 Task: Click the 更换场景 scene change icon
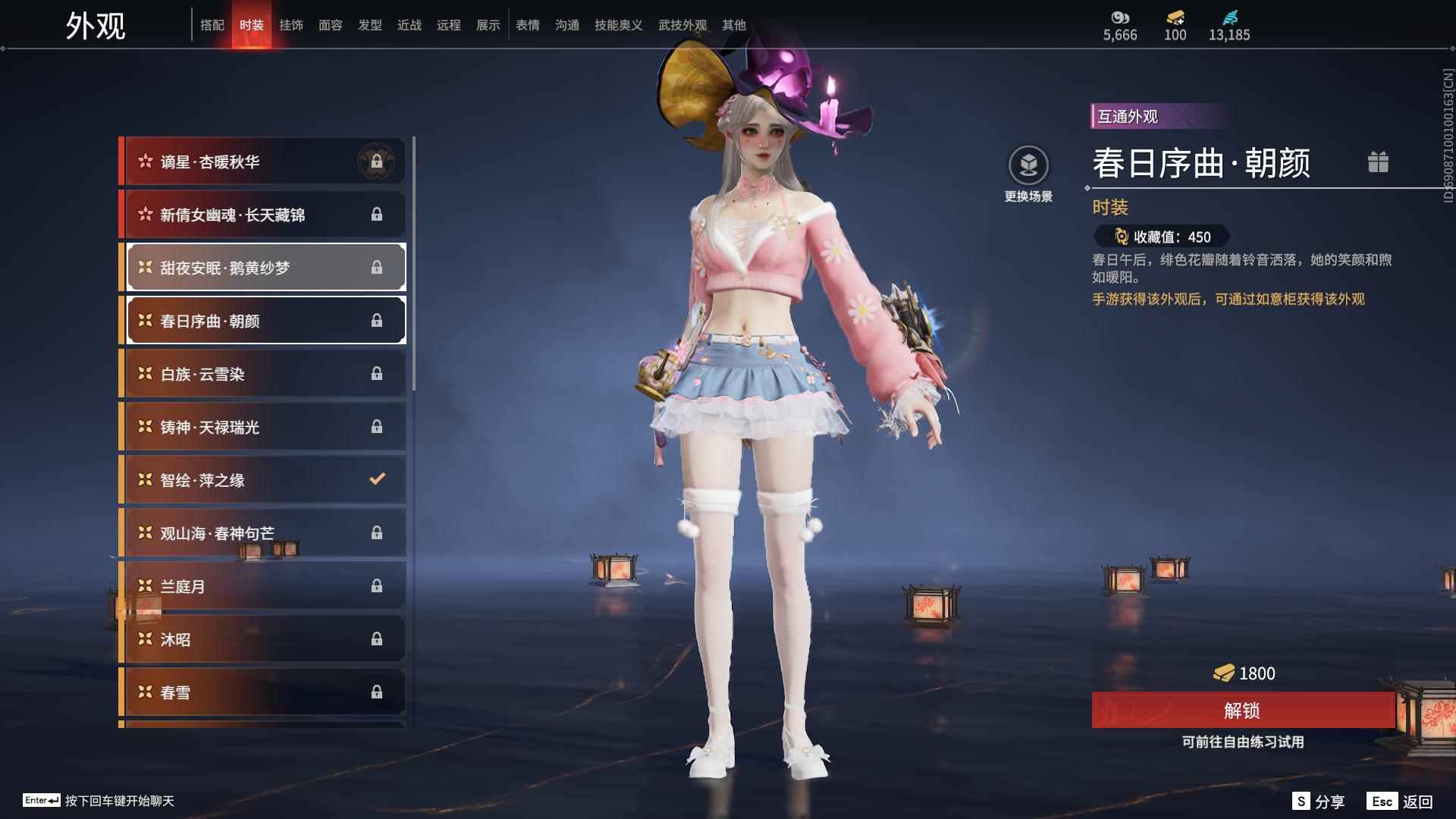pos(1028,165)
